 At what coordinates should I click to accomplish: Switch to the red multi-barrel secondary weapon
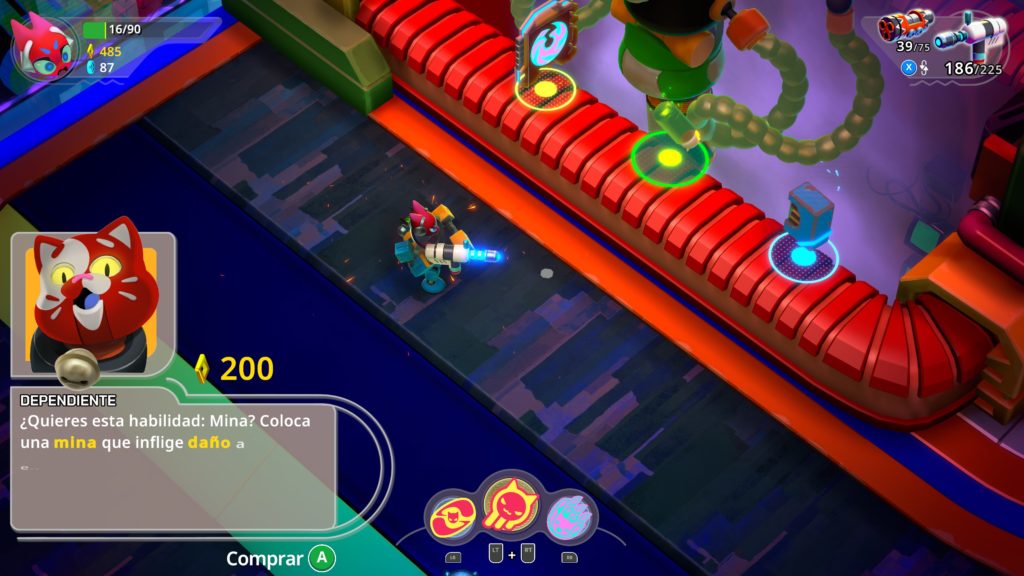[x=904, y=24]
